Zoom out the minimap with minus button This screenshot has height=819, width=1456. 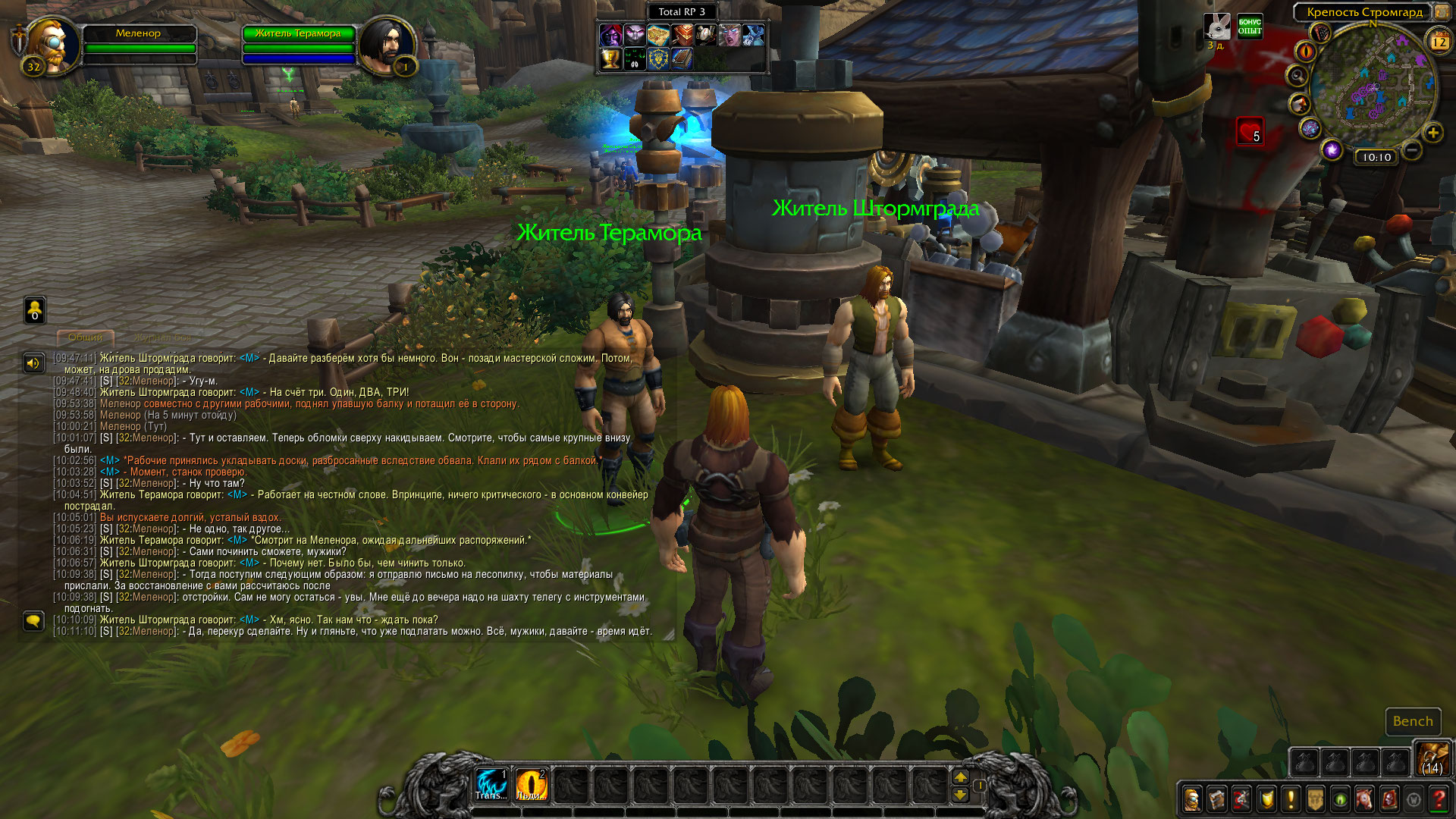[x=1412, y=150]
